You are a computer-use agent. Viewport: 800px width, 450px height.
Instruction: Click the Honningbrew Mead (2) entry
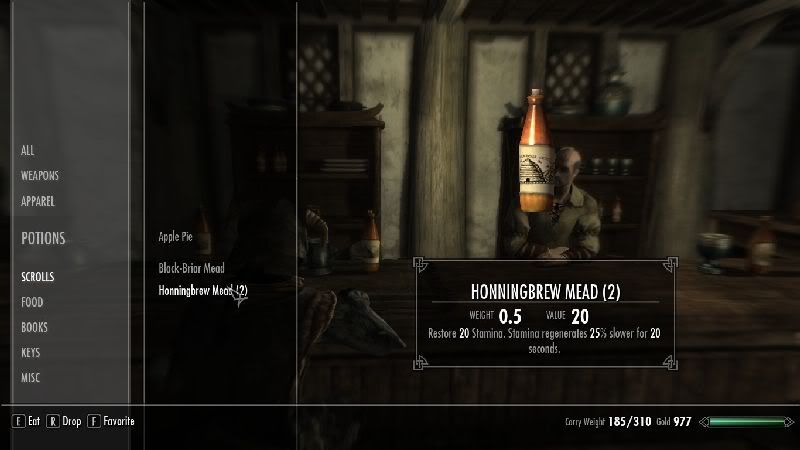click(202, 291)
